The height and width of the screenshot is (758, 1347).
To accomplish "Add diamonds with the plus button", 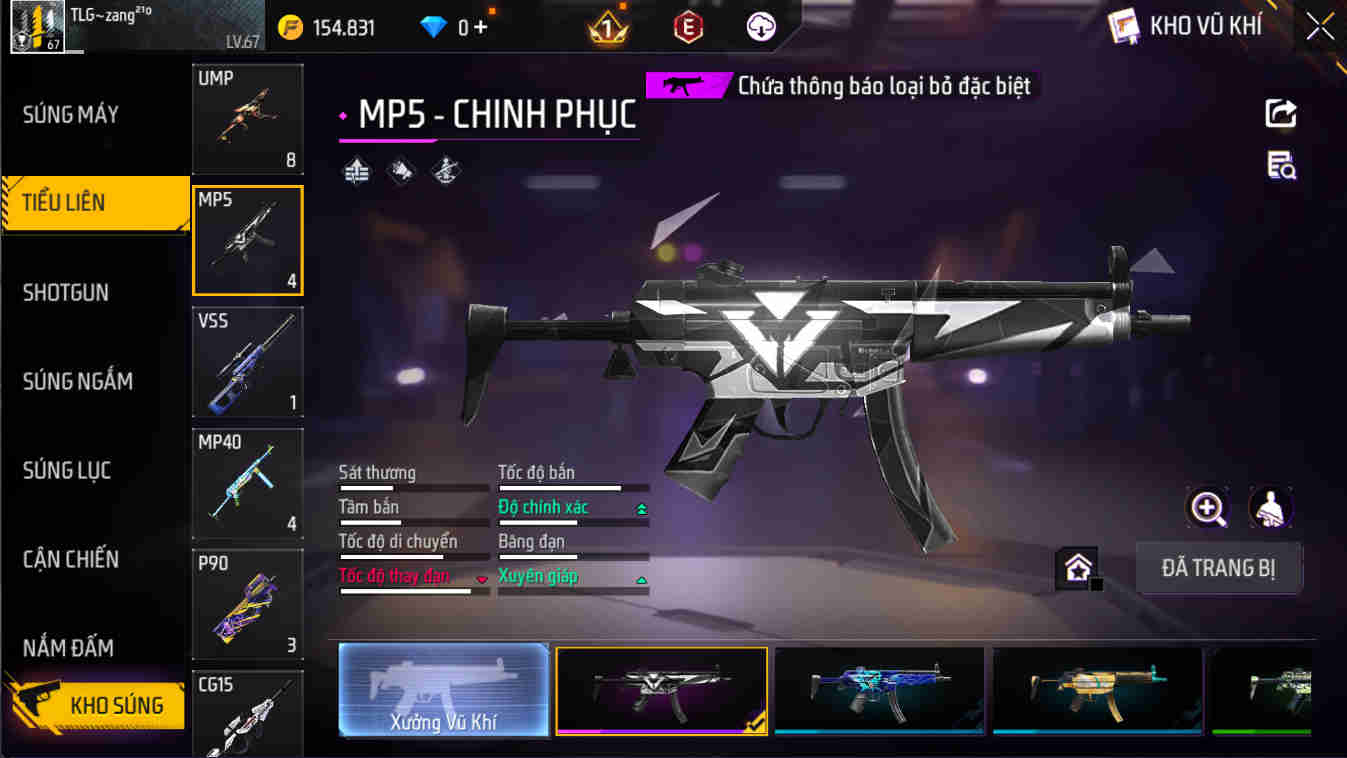I will tap(481, 27).
